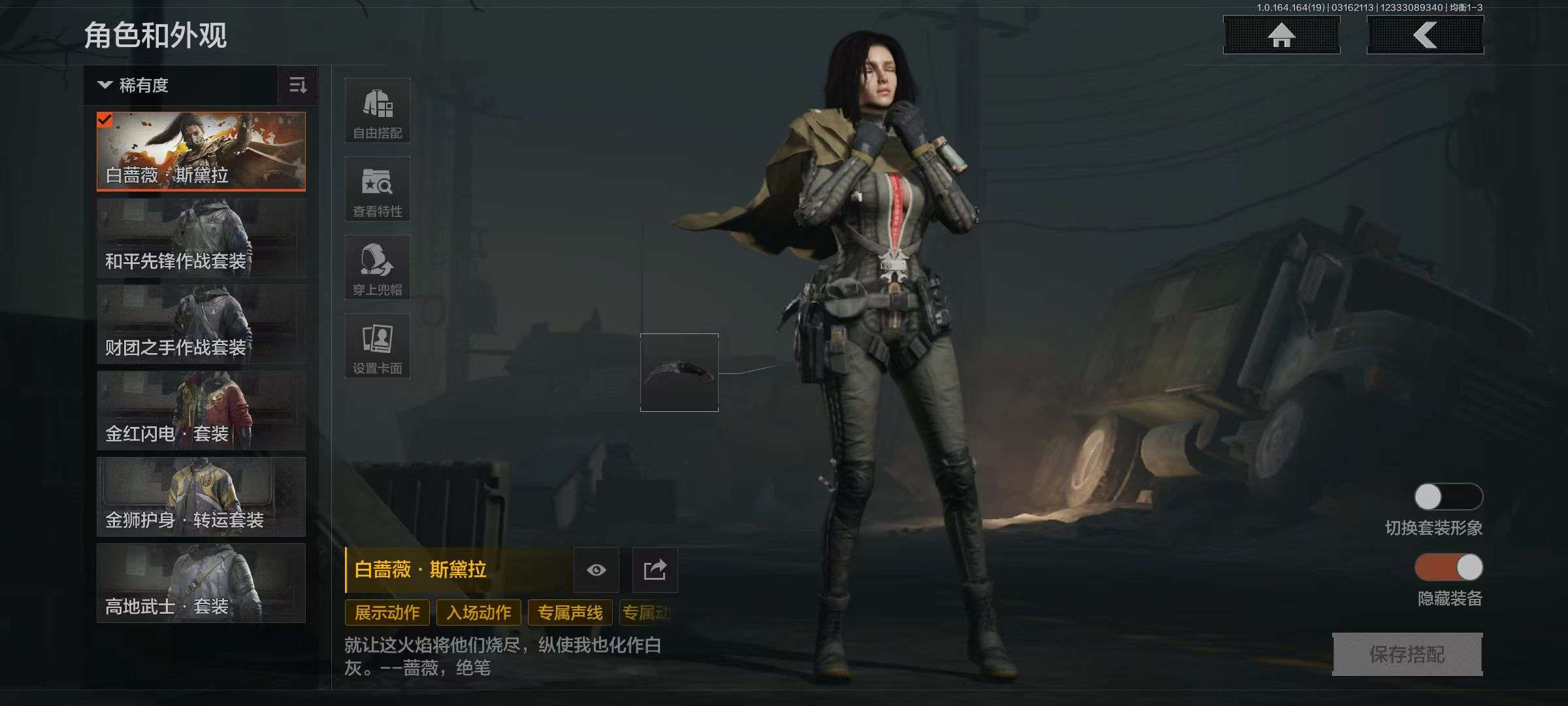Select the karambit knife slot
This screenshot has width=1568, height=706.
click(x=679, y=373)
